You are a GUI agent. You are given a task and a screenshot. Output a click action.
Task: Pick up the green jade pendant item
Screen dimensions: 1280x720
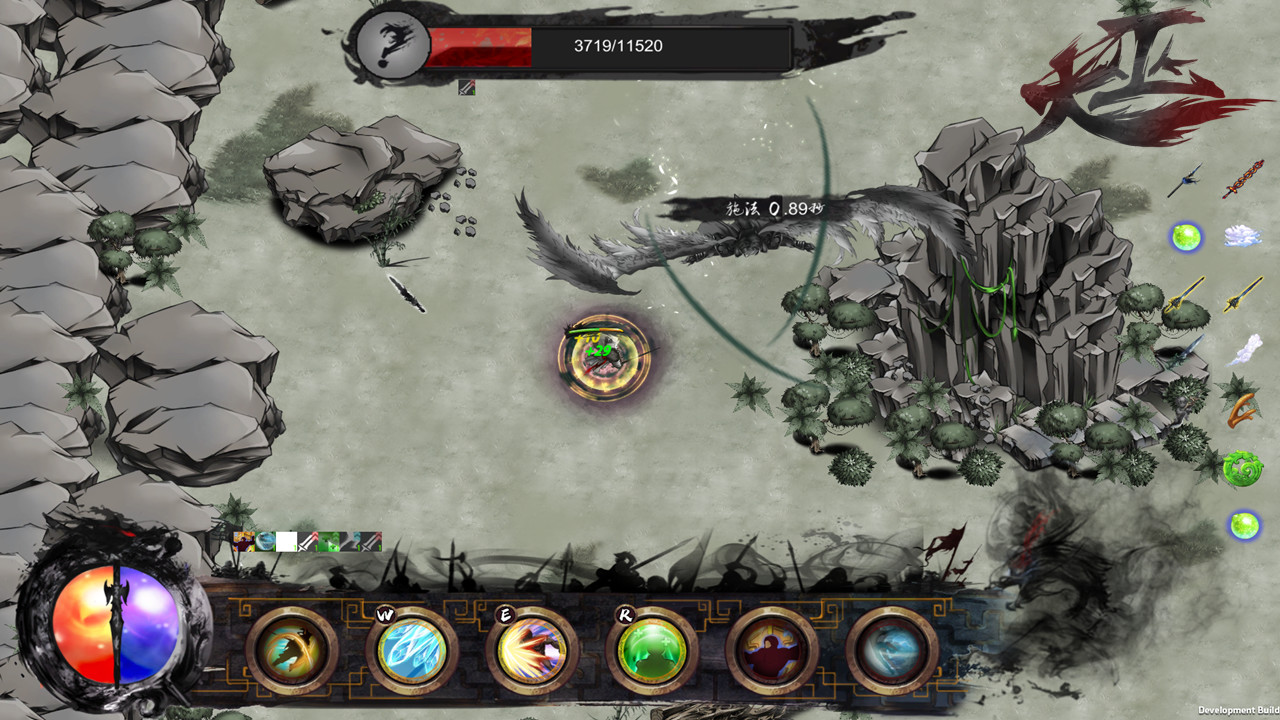[x=1244, y=466]
